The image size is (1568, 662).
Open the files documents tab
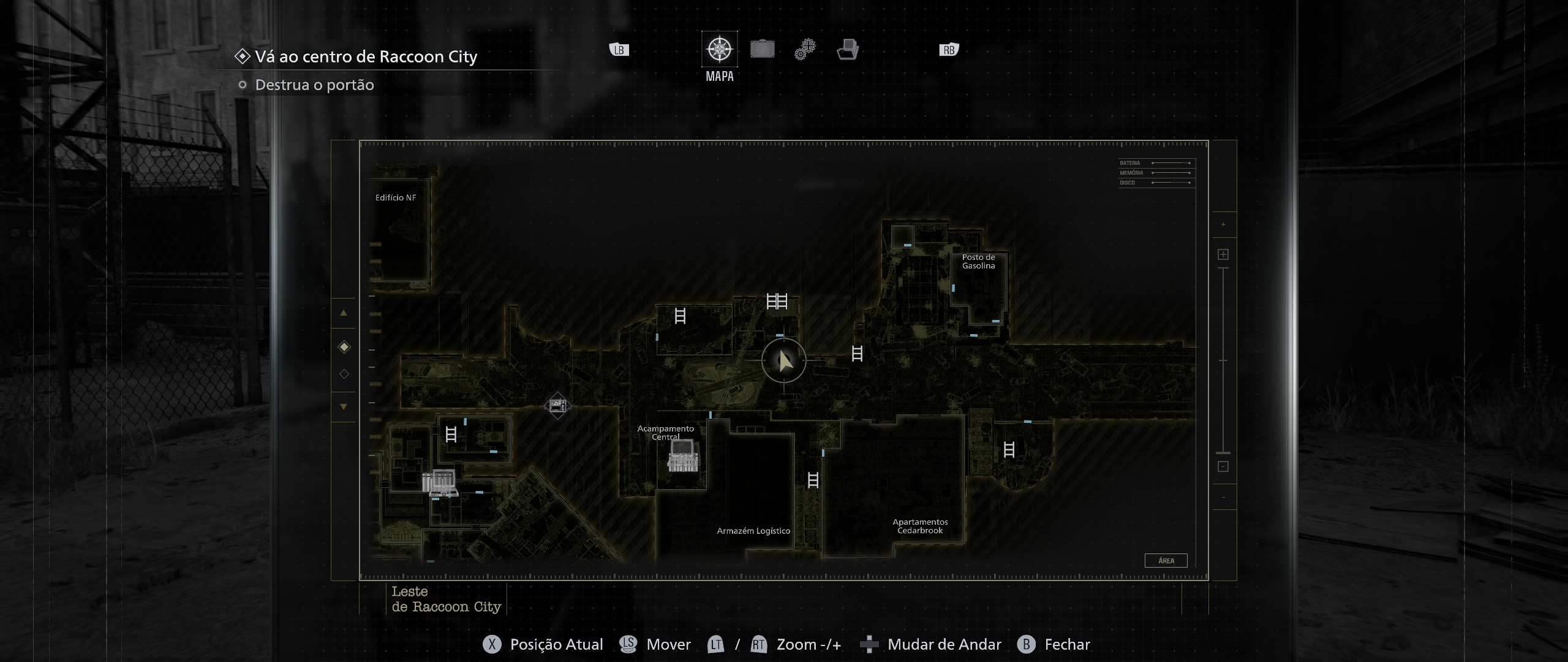click(x=848, y=49)
